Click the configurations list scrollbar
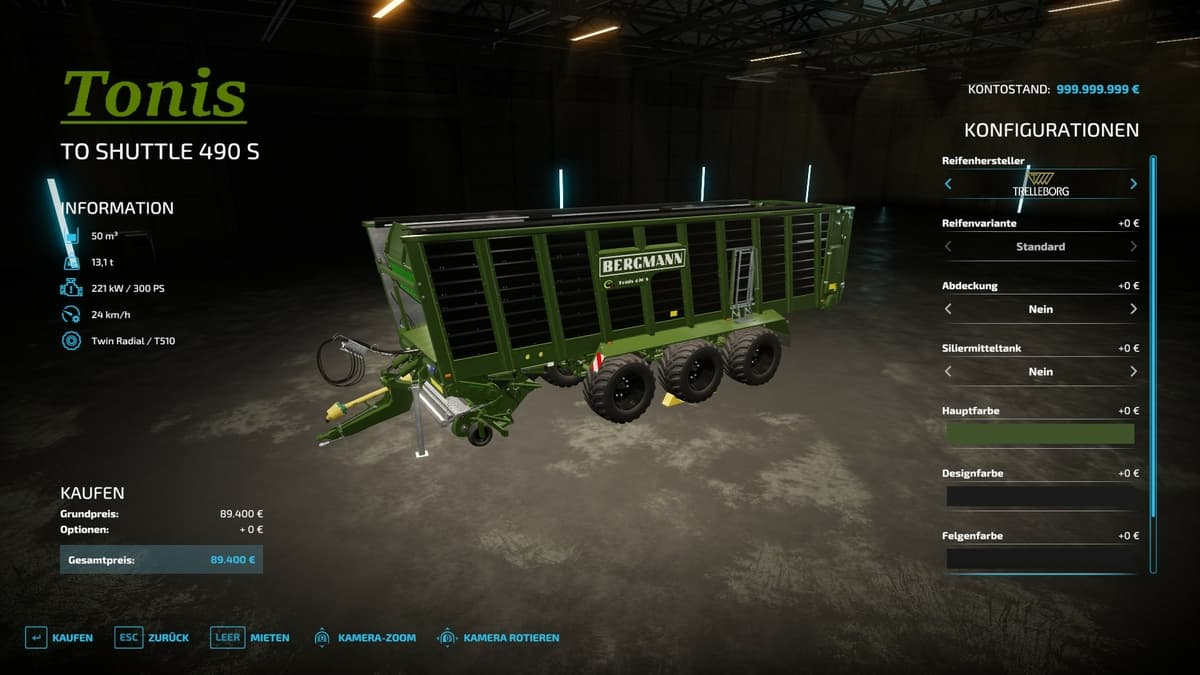Image resolution: width=1200 pixels, height=675 pixels. 1153,364
